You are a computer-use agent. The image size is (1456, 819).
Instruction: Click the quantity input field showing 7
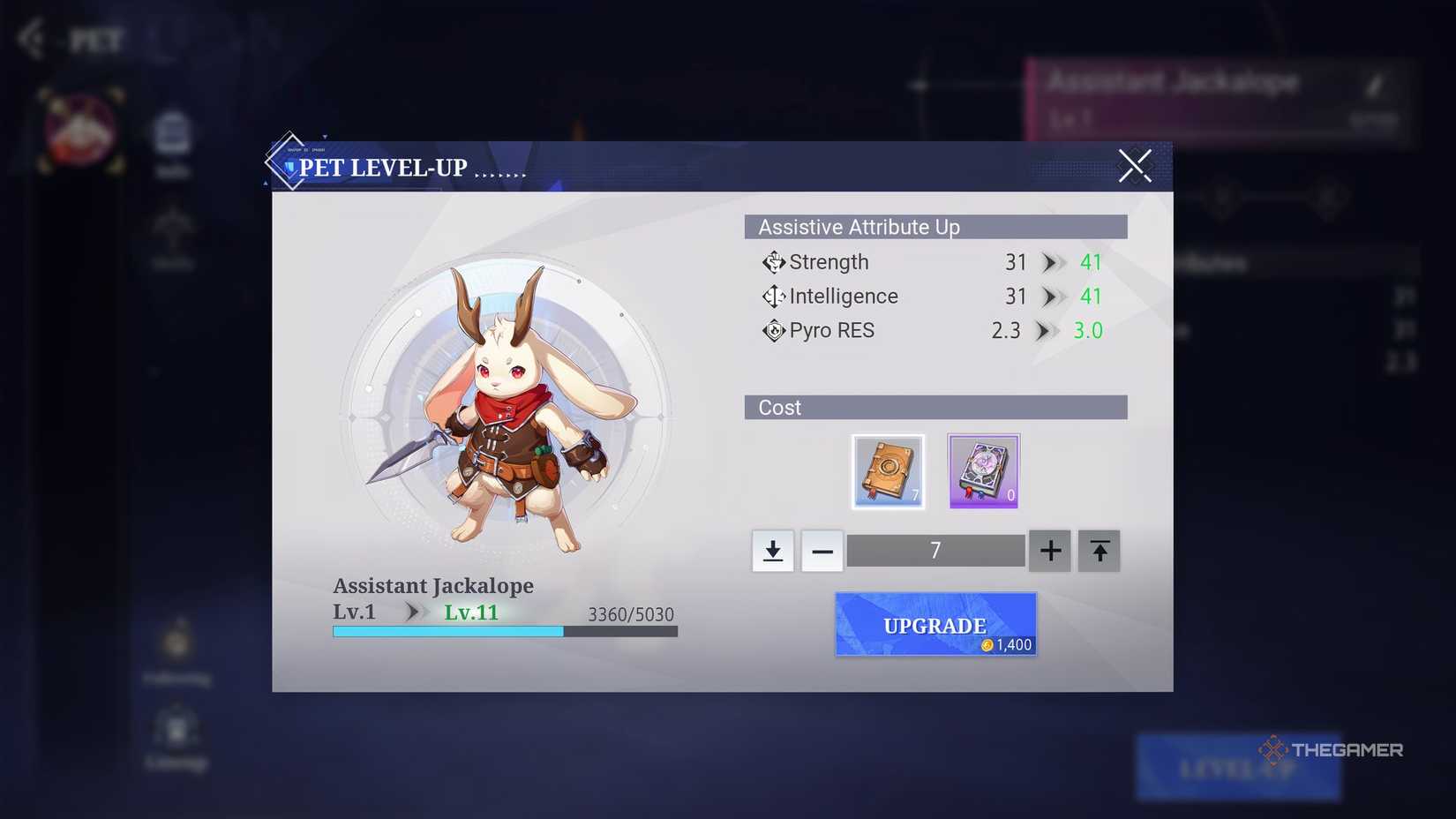point(935,550)
